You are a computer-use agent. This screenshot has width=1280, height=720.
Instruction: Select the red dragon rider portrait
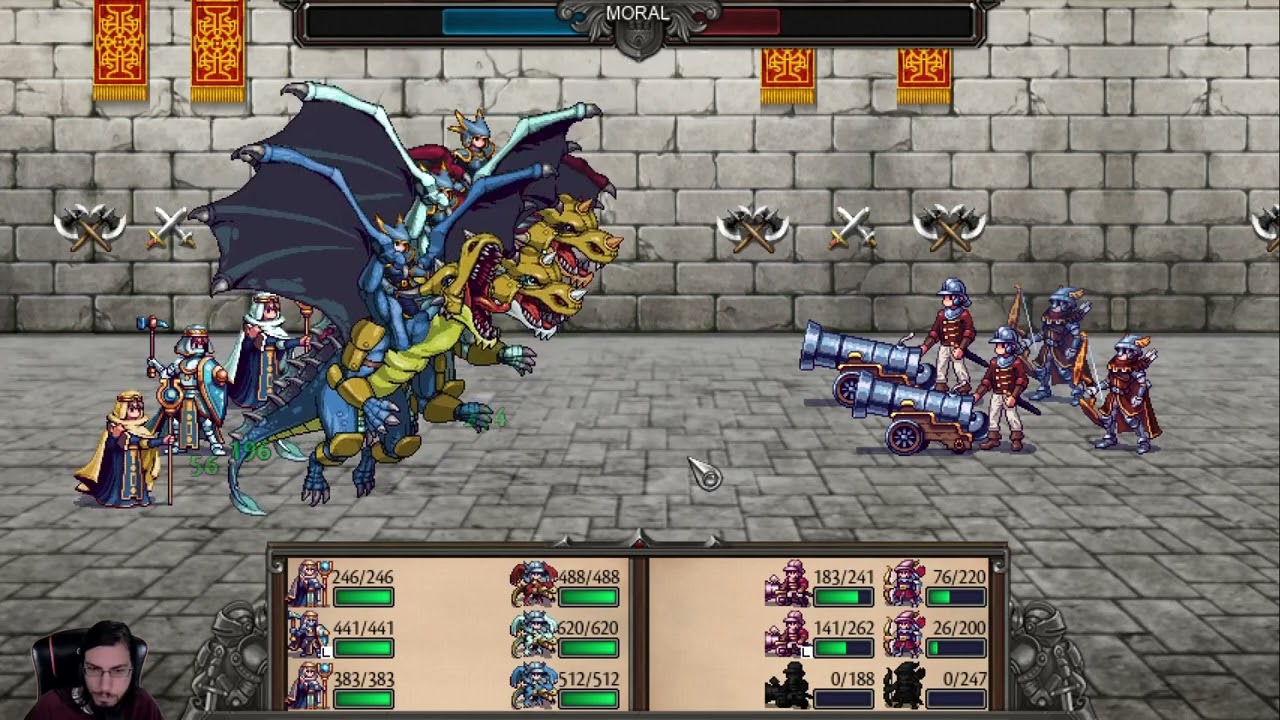click(533, 585)
